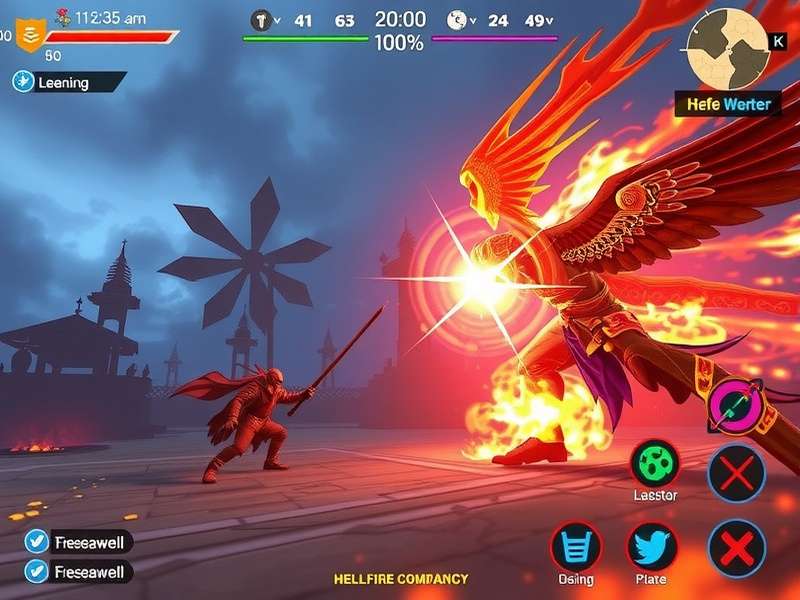This screenshot has height=600, width=800.
Task: Open the dropdown beside the hammer icon
Action: click(277, 19)
